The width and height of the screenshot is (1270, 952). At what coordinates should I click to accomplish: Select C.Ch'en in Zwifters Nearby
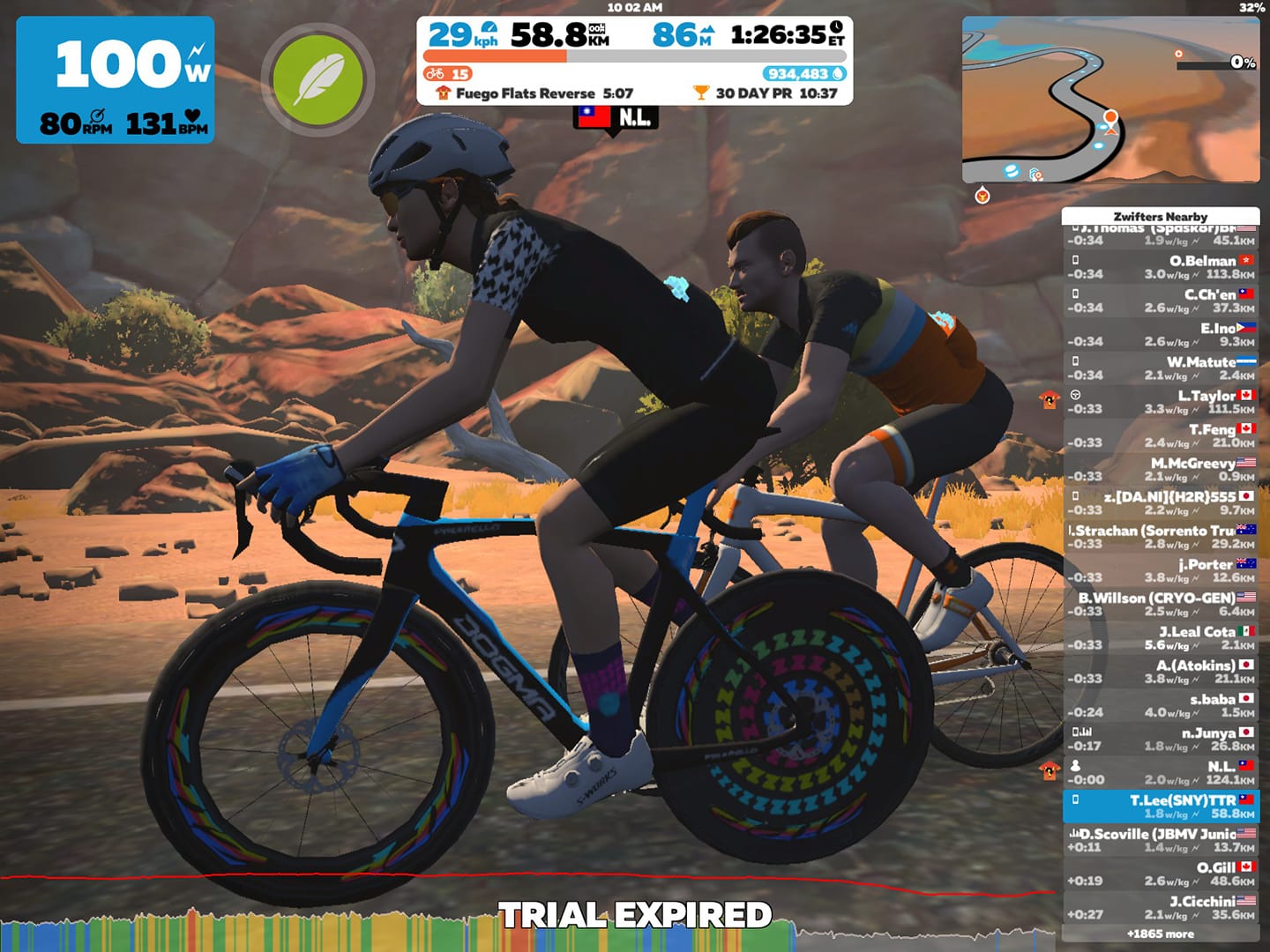pos(1161,301)
